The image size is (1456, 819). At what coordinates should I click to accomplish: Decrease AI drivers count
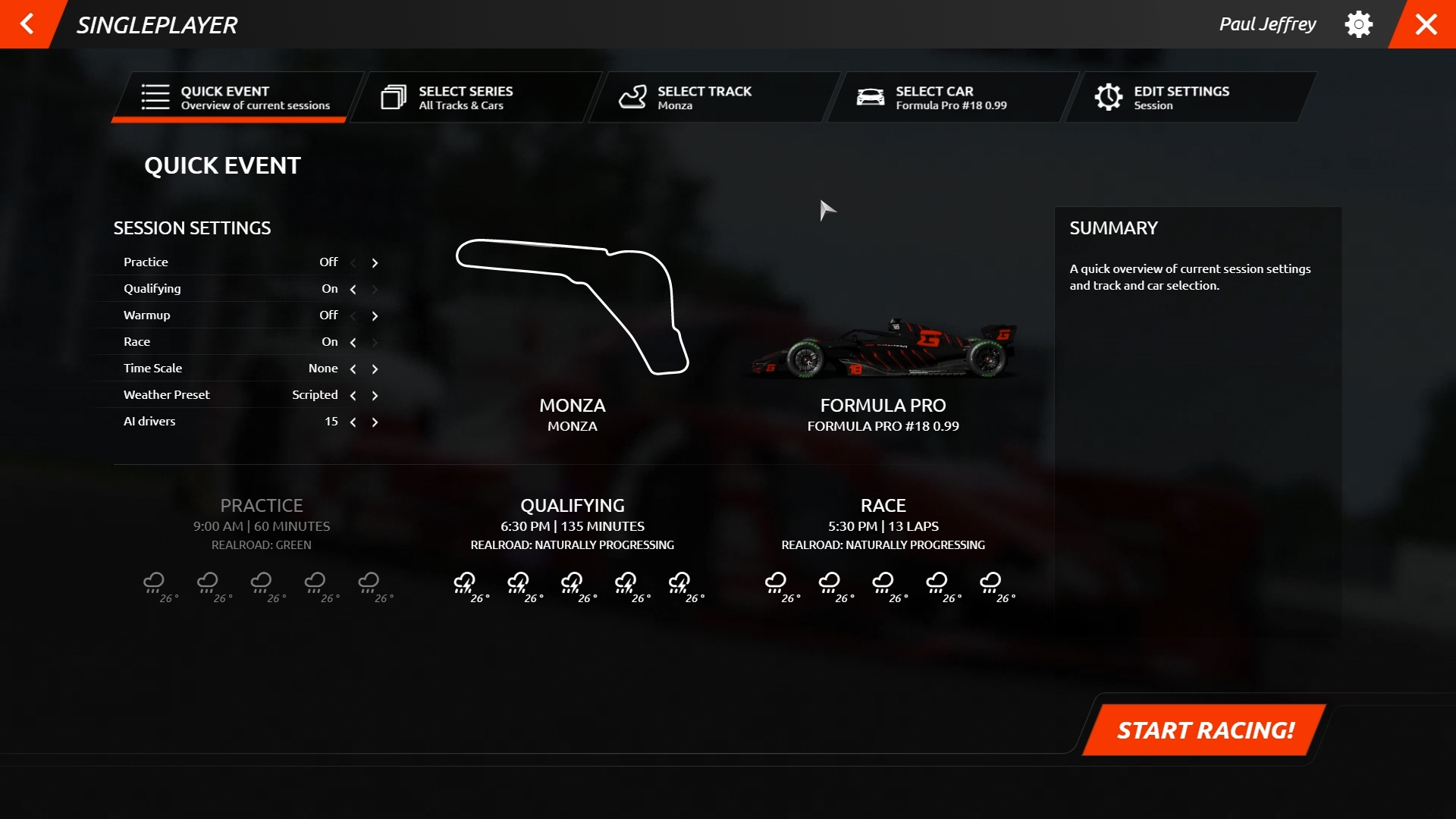353,422
